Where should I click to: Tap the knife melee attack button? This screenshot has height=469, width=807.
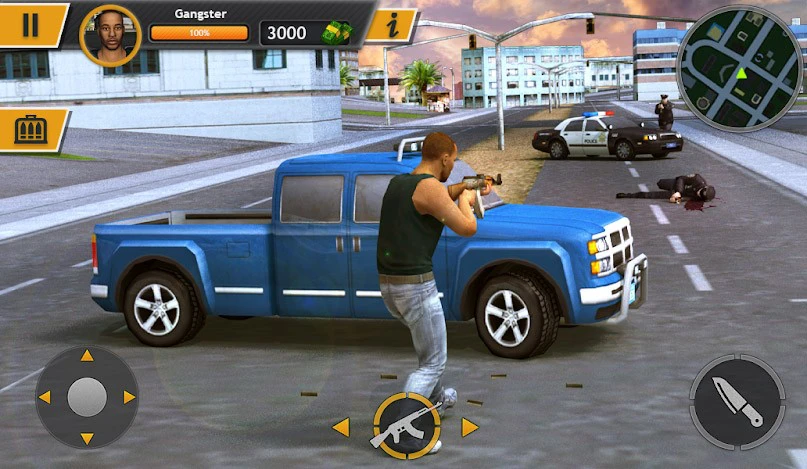tap(737, 402)
